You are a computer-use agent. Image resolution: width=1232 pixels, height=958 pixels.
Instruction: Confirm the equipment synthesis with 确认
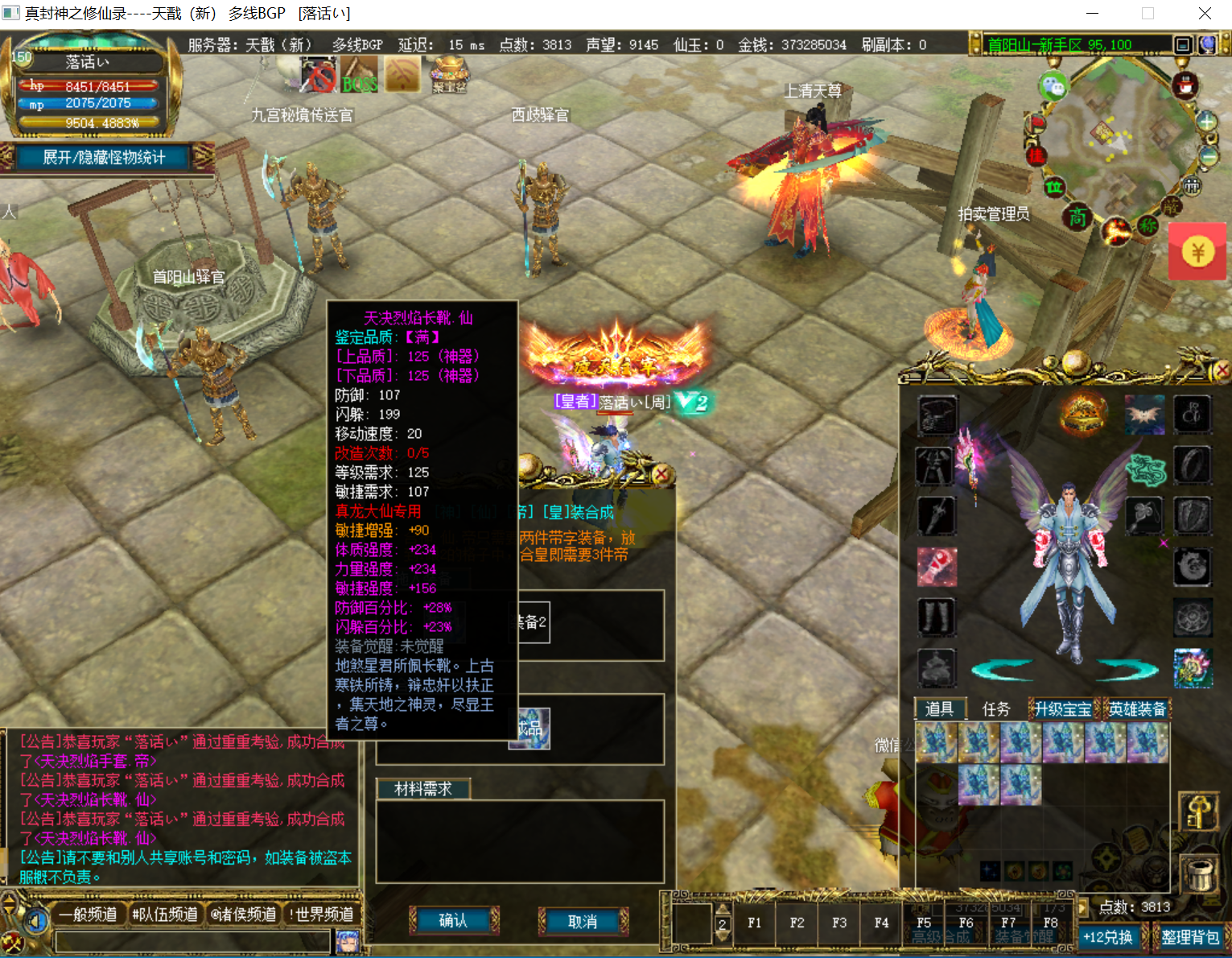454,920
